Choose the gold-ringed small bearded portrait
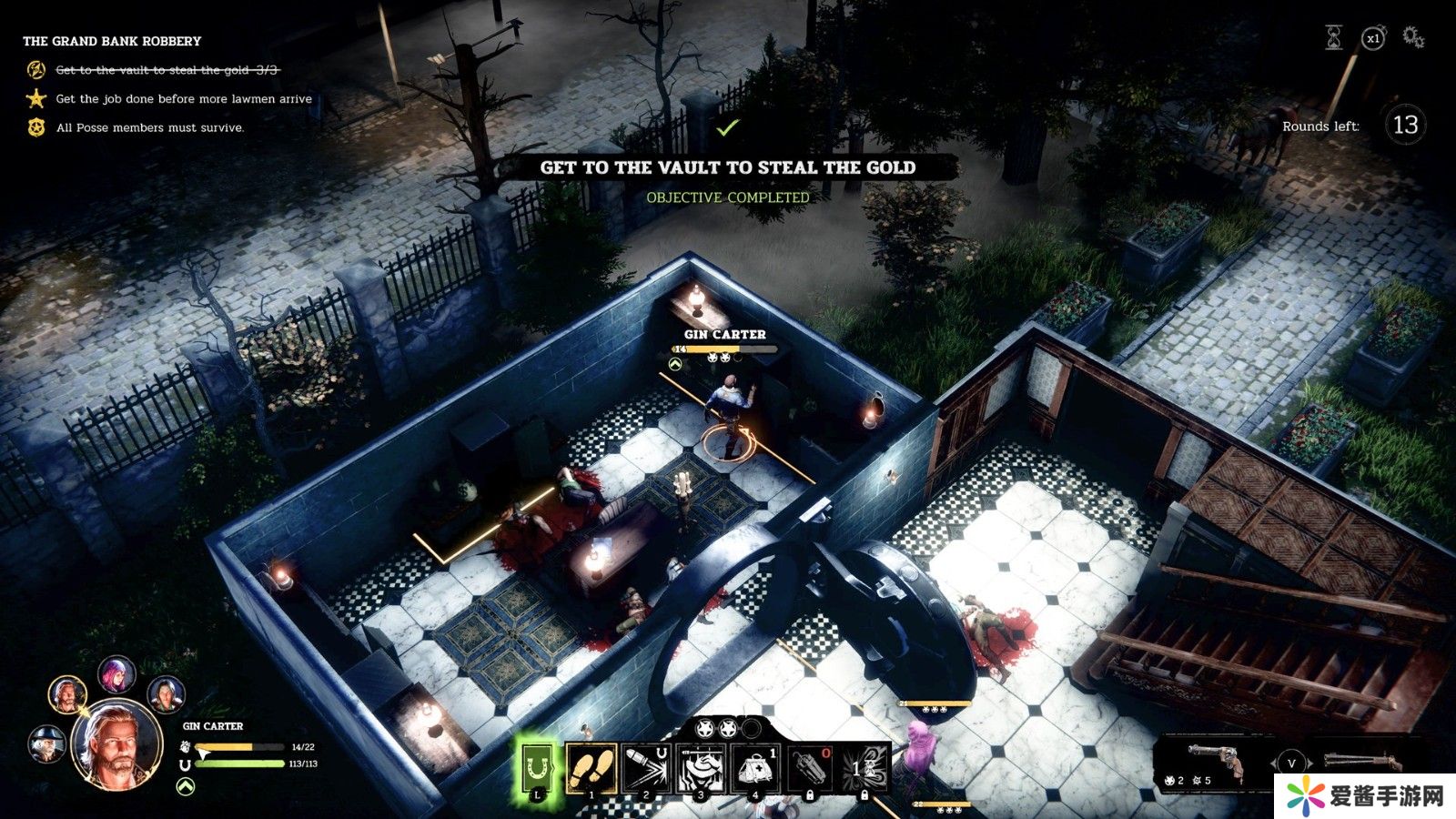Image resolution: width=1456 pixels, height=819 pixels. (x=67, y=695)
